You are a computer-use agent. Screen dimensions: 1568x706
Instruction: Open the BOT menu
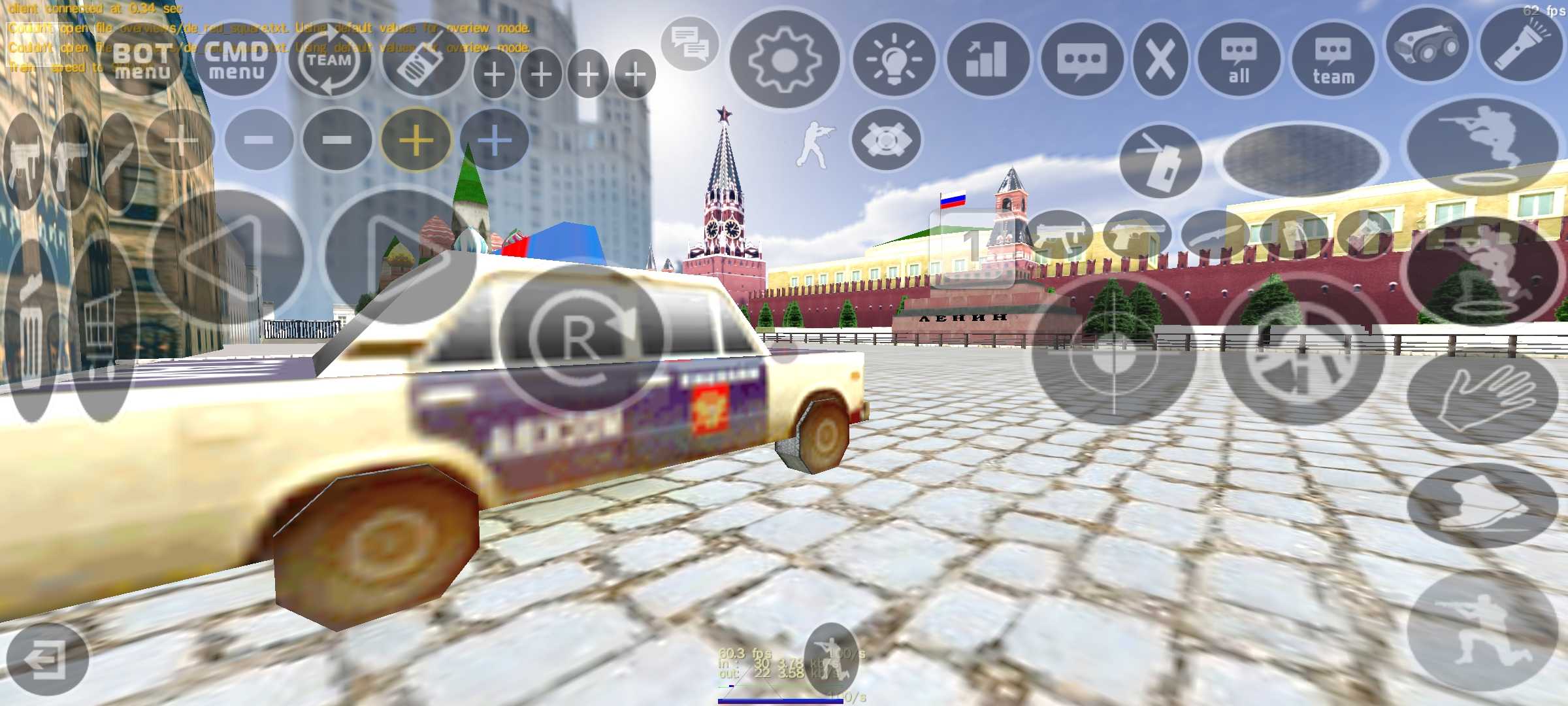pos(142,60)
